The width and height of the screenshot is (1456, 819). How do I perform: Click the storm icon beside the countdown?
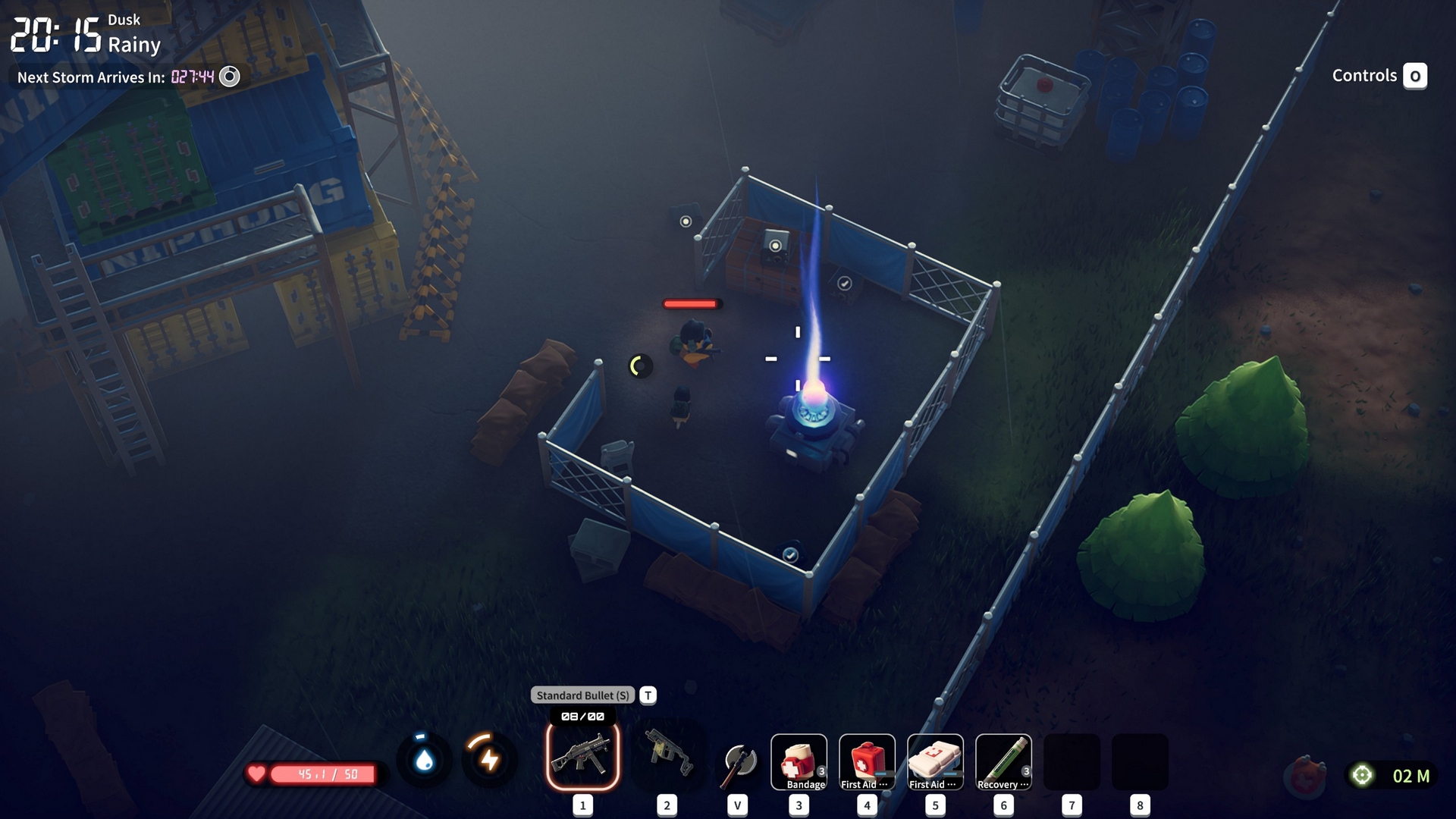(229, 77)
